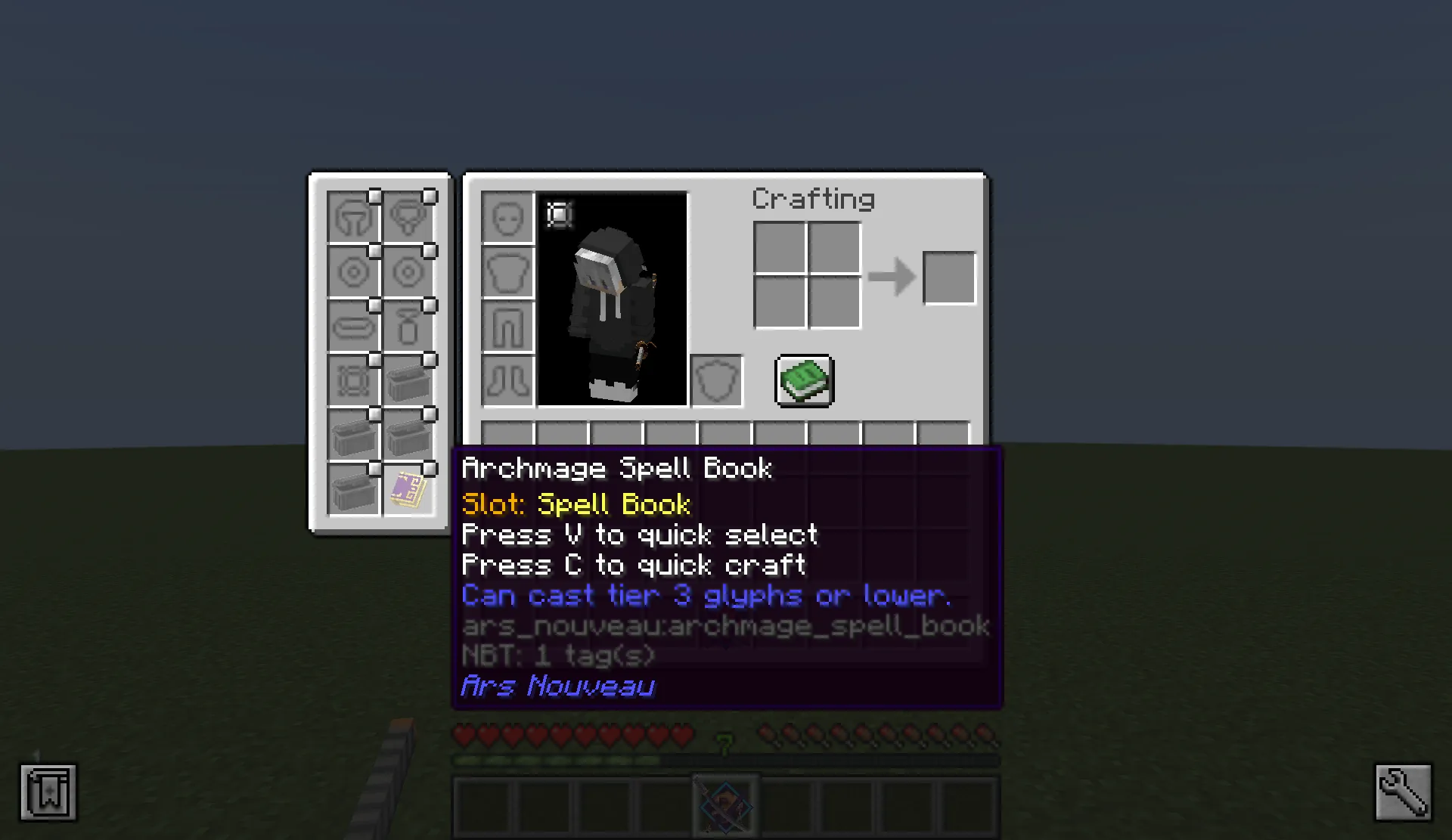1452x840 pixels.
Task: Click the belt curio slot
Action: 353,325
